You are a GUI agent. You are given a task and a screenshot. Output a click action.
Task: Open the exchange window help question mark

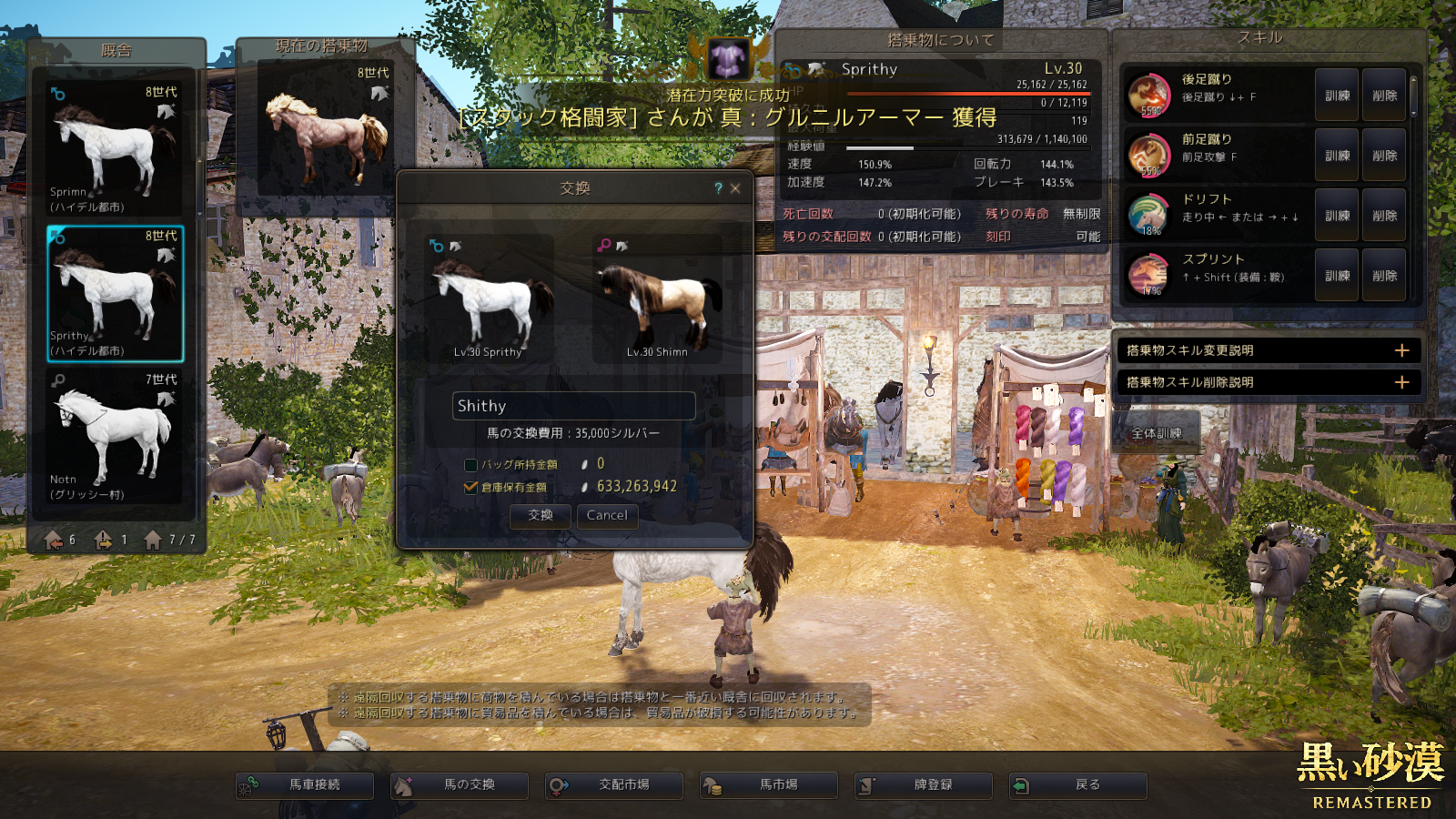[x=718, y=188]
